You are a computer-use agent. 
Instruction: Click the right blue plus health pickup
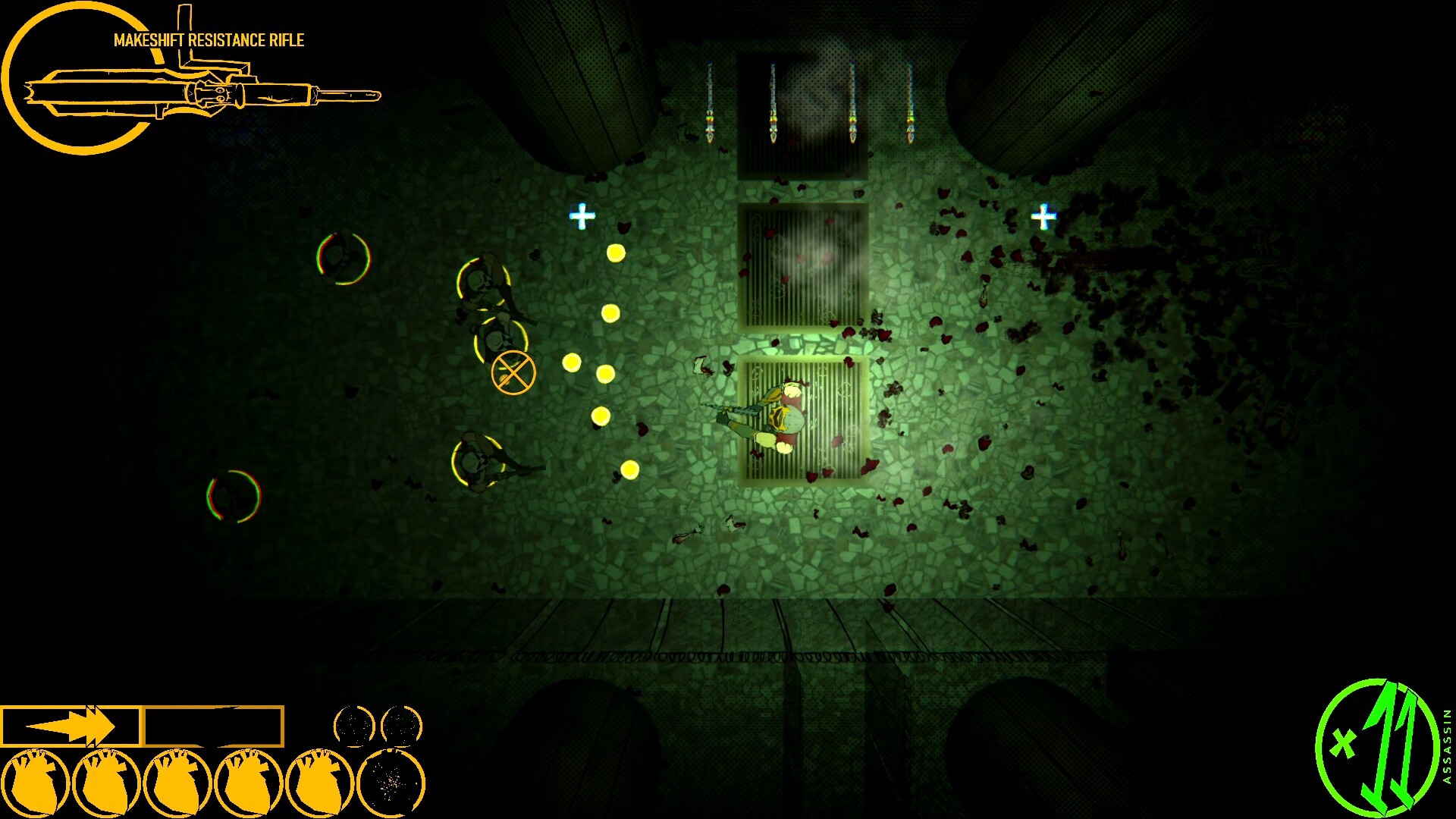tap(1045, 218)
